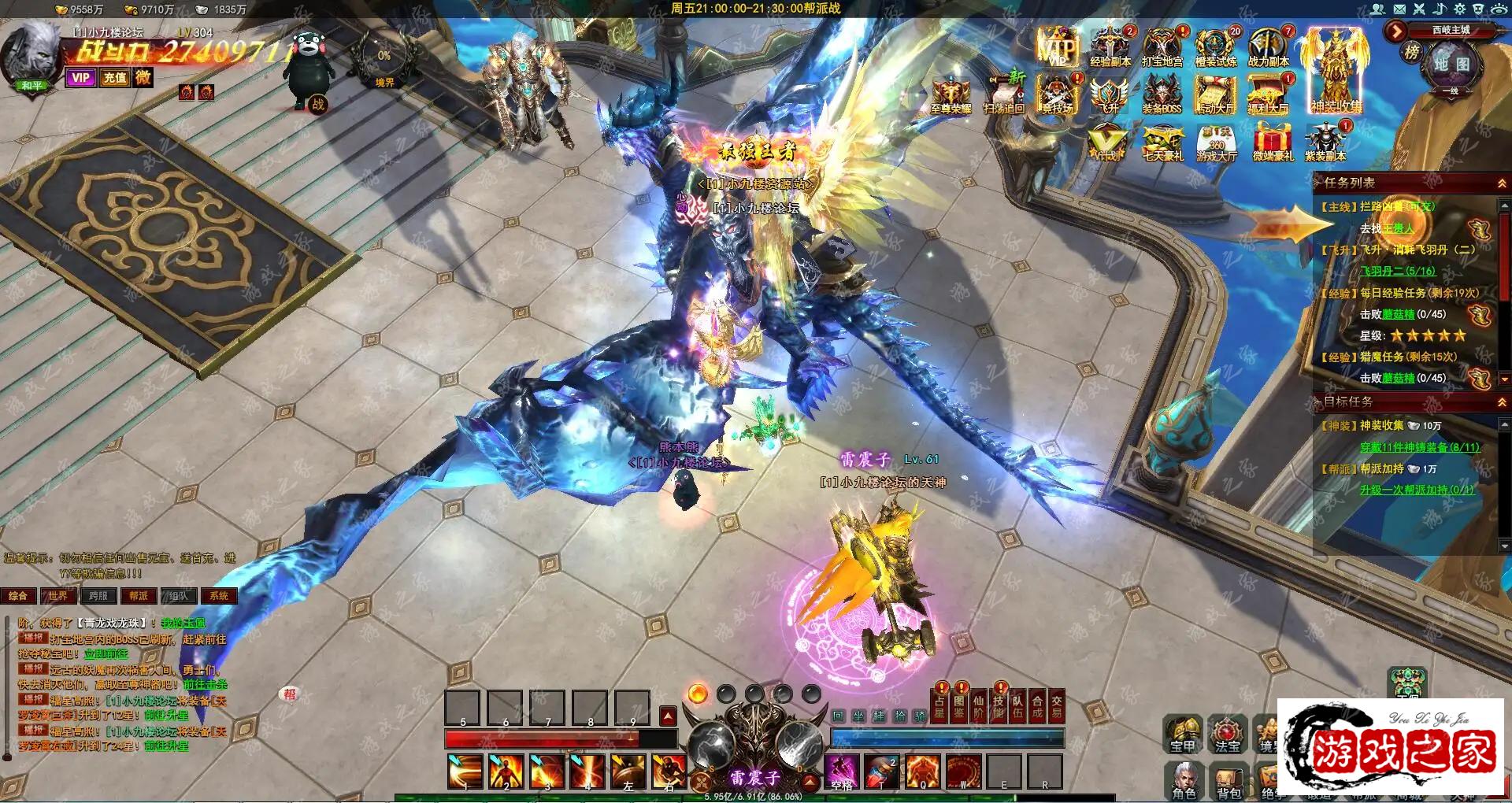Click the round 地图 map button
The width and height of the screenshot is (1512, 803).
coord(1451,65)
